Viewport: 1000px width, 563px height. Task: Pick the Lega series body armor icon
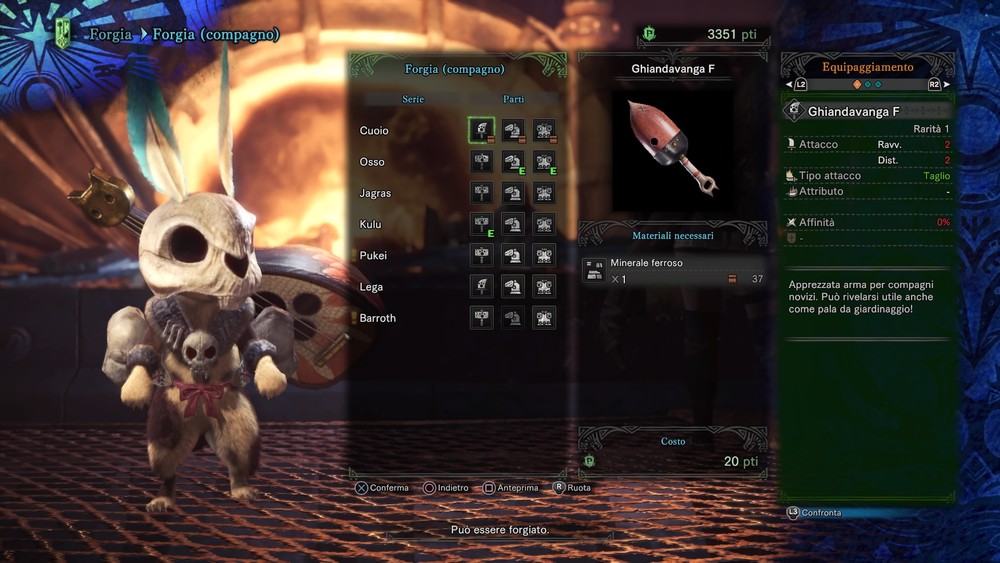click(544, 287)
